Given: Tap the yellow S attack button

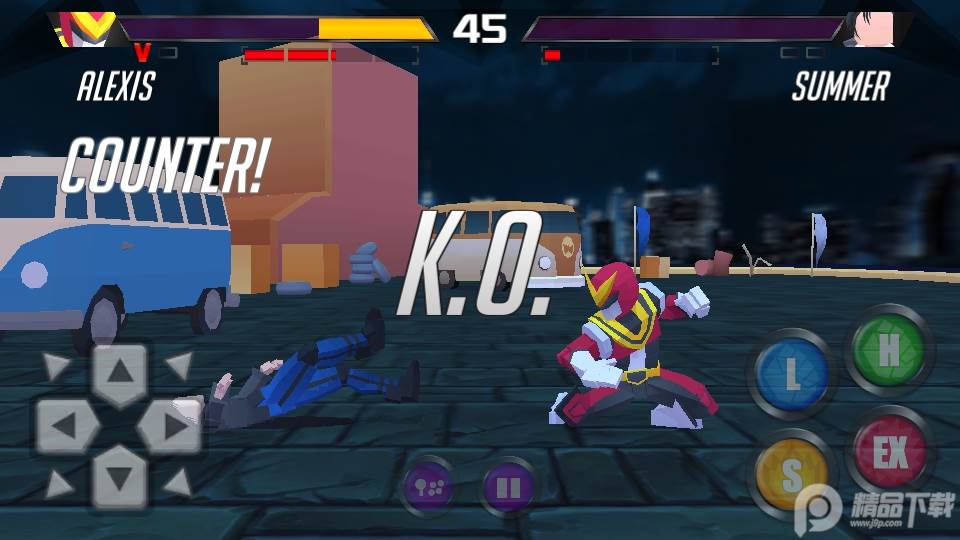Looking at the screenshot, I should click(x=791, y=476).
